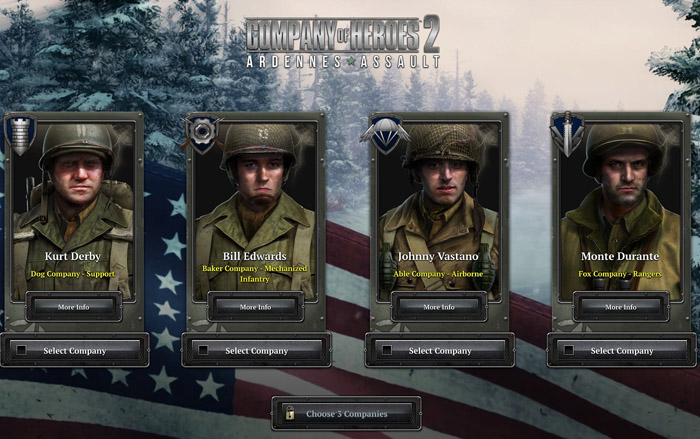Open More Info for Kurt Derby
700x439 pixels.
[74, 307]
